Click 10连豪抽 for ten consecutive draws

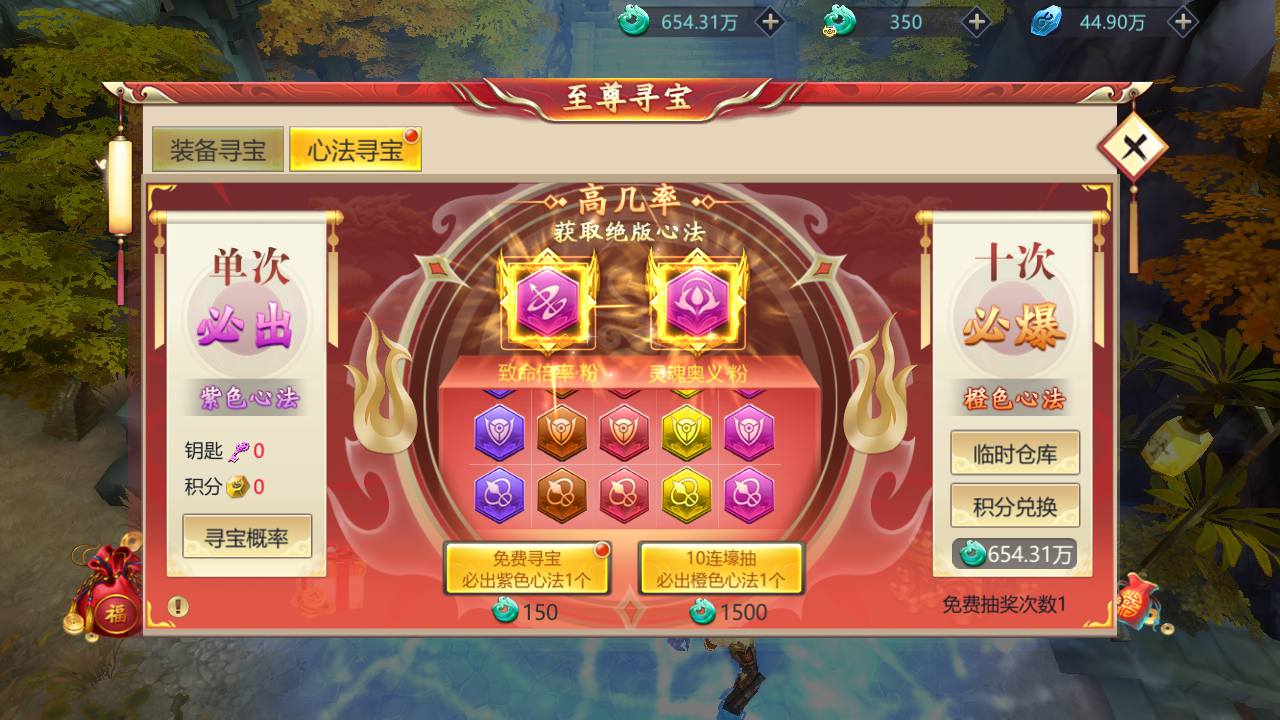[722, 570]
